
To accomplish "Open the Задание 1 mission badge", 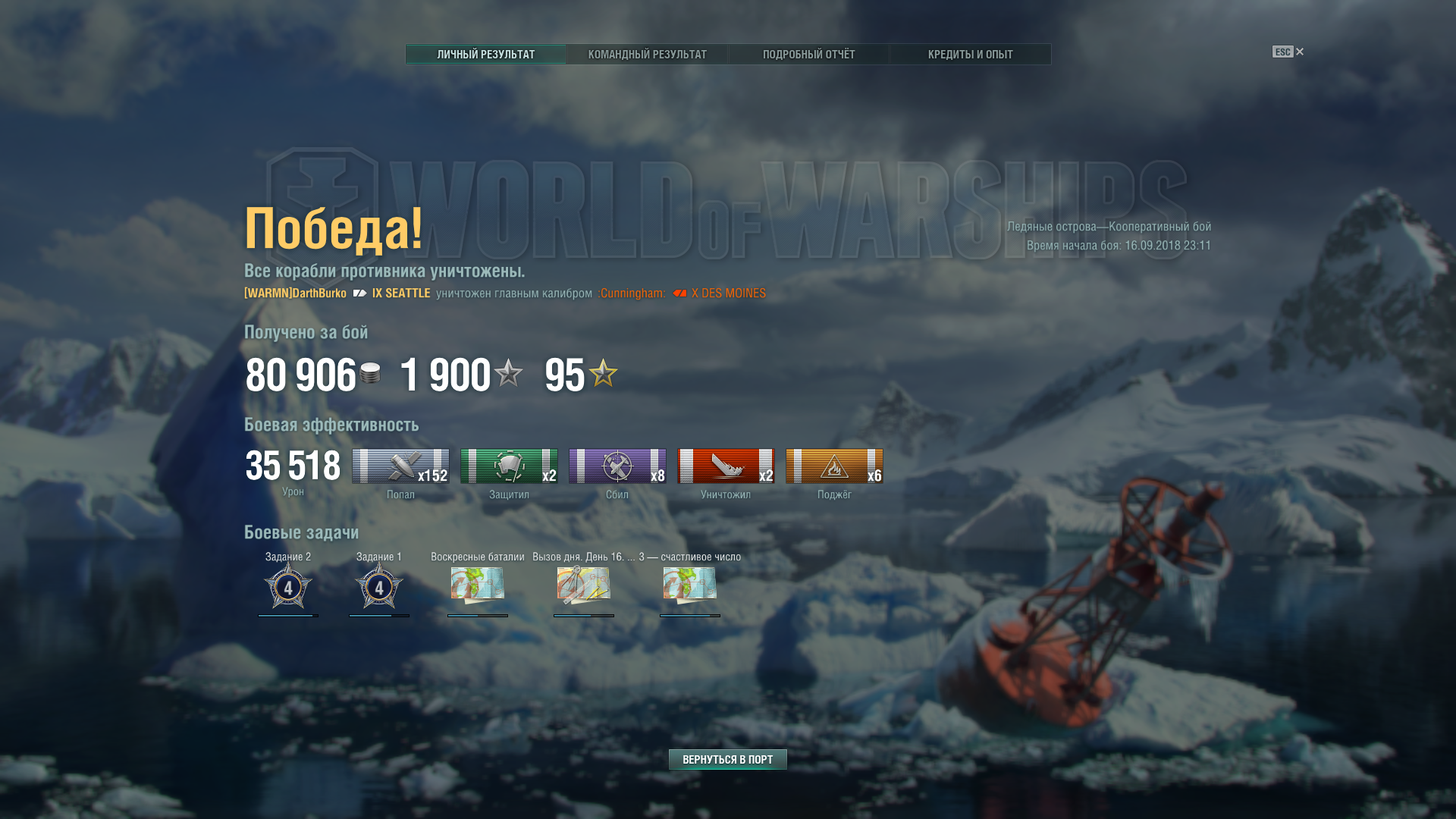I will coord(379,585).
